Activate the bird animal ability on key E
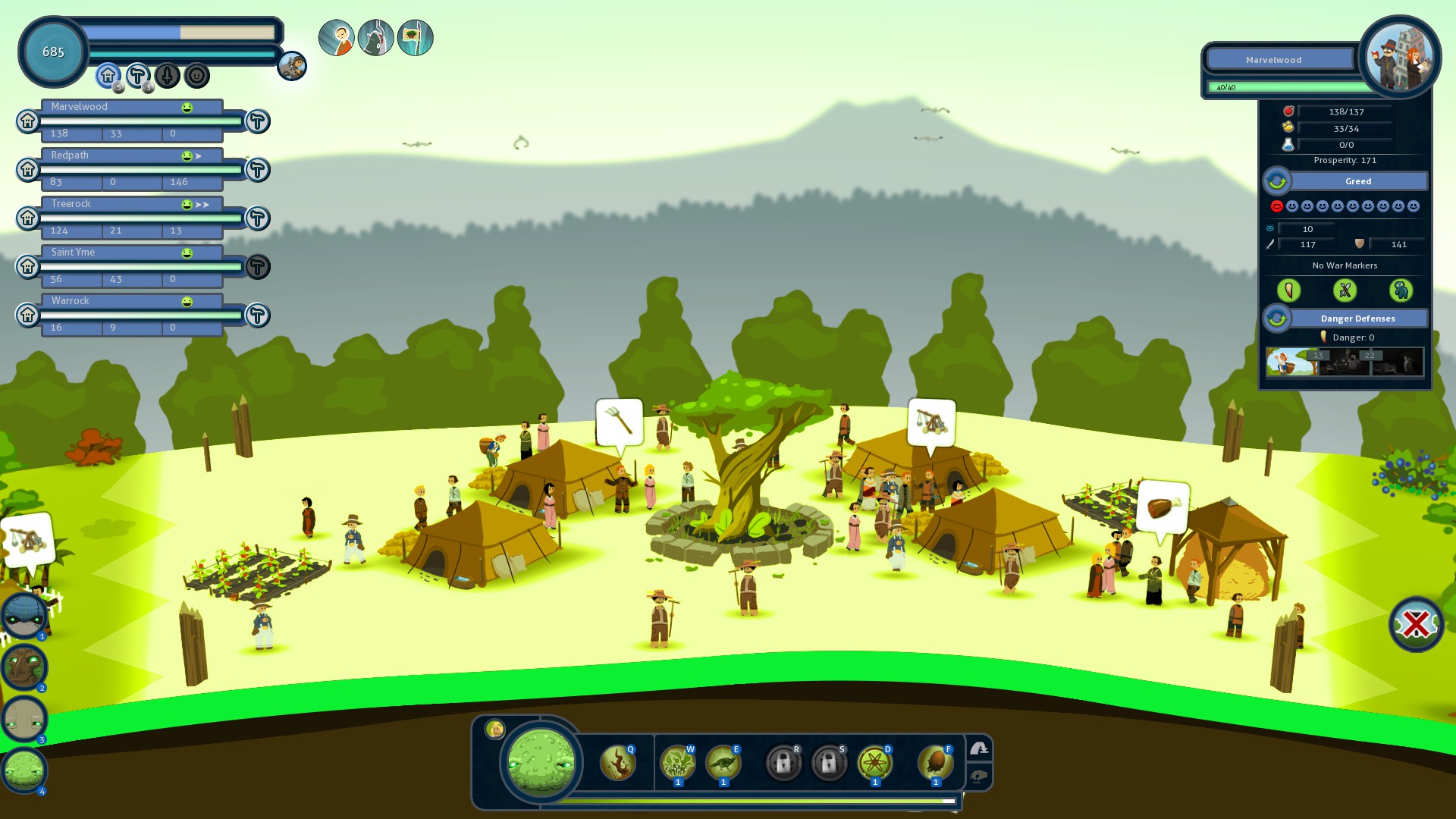The image size is (1456, 819). (x=723, y=762)
